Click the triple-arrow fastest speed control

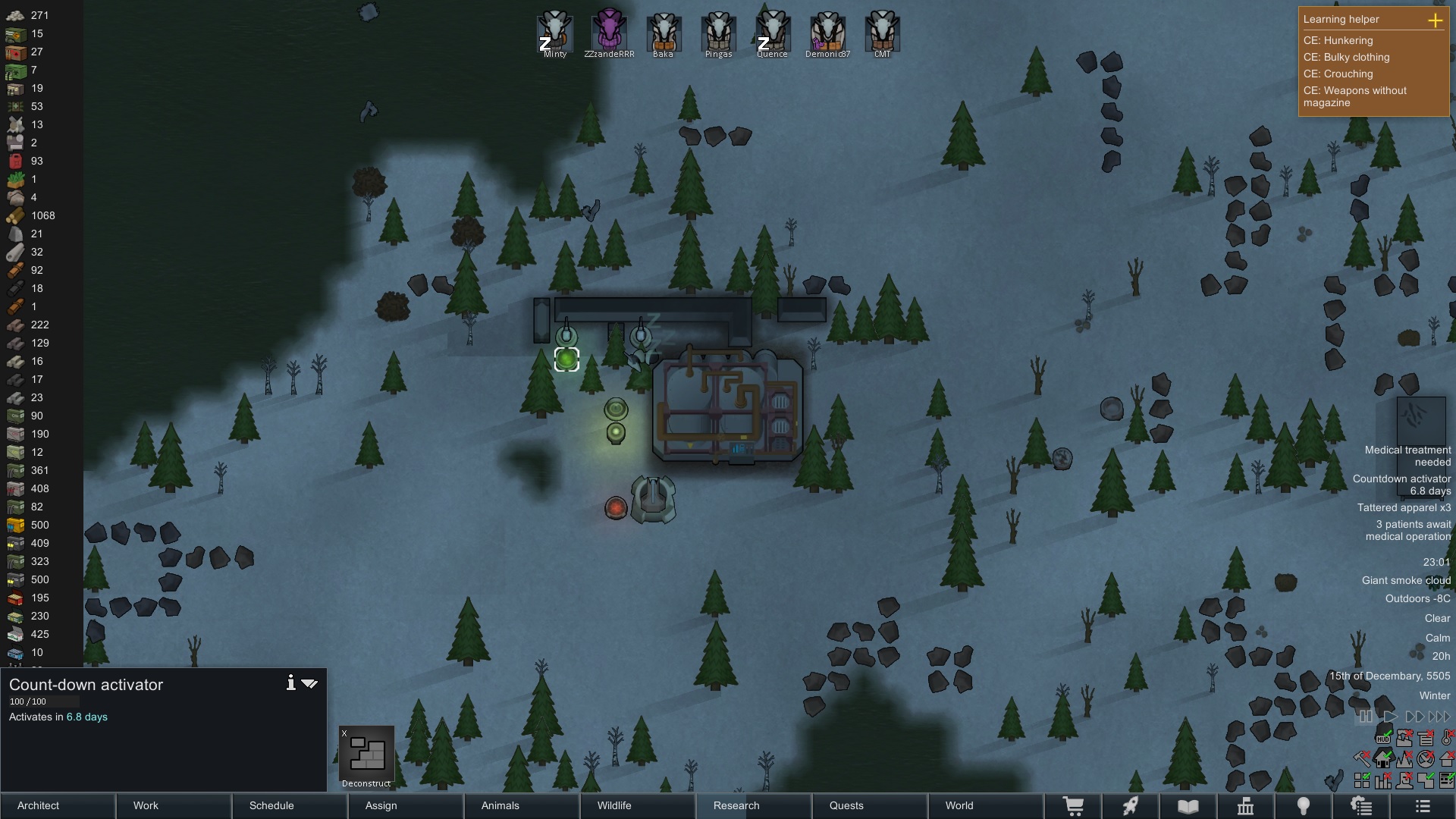1439,717
